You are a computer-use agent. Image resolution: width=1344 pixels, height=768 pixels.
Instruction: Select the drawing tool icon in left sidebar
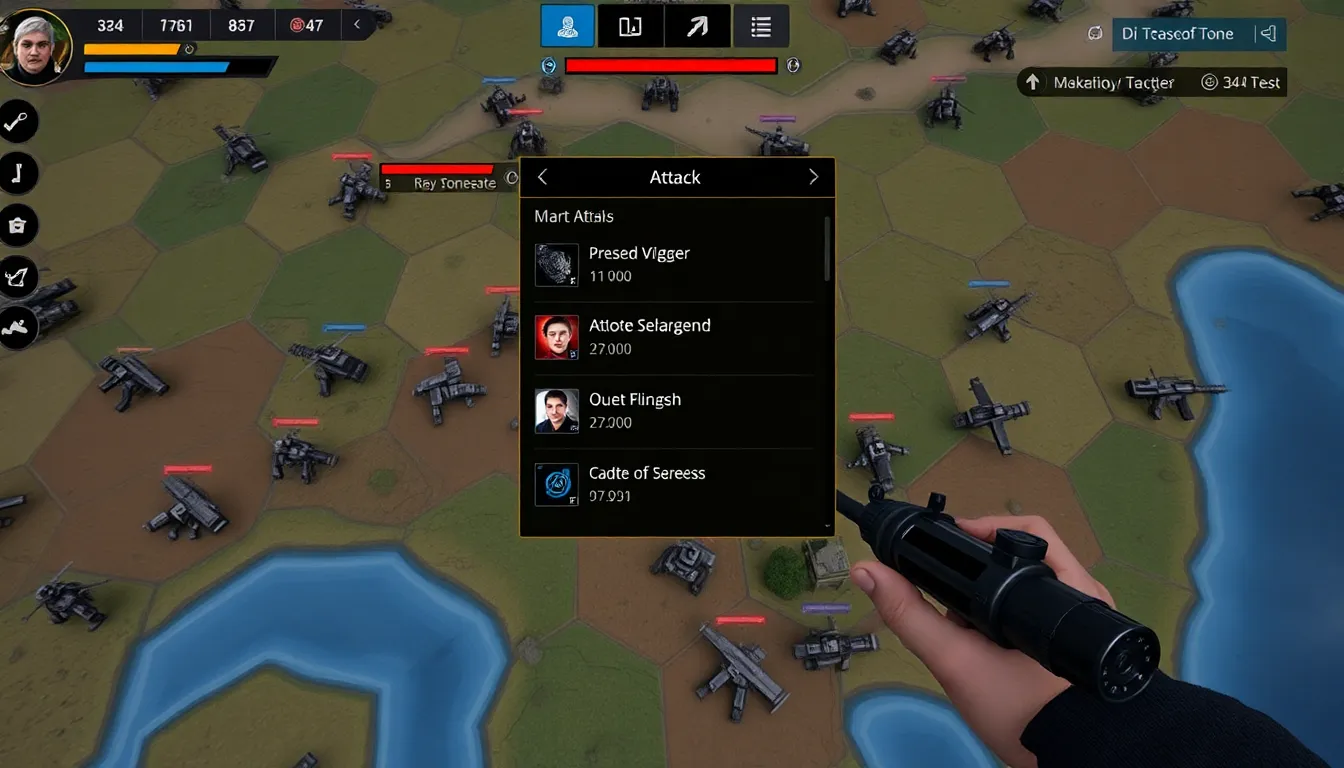(x=19, y=277)
